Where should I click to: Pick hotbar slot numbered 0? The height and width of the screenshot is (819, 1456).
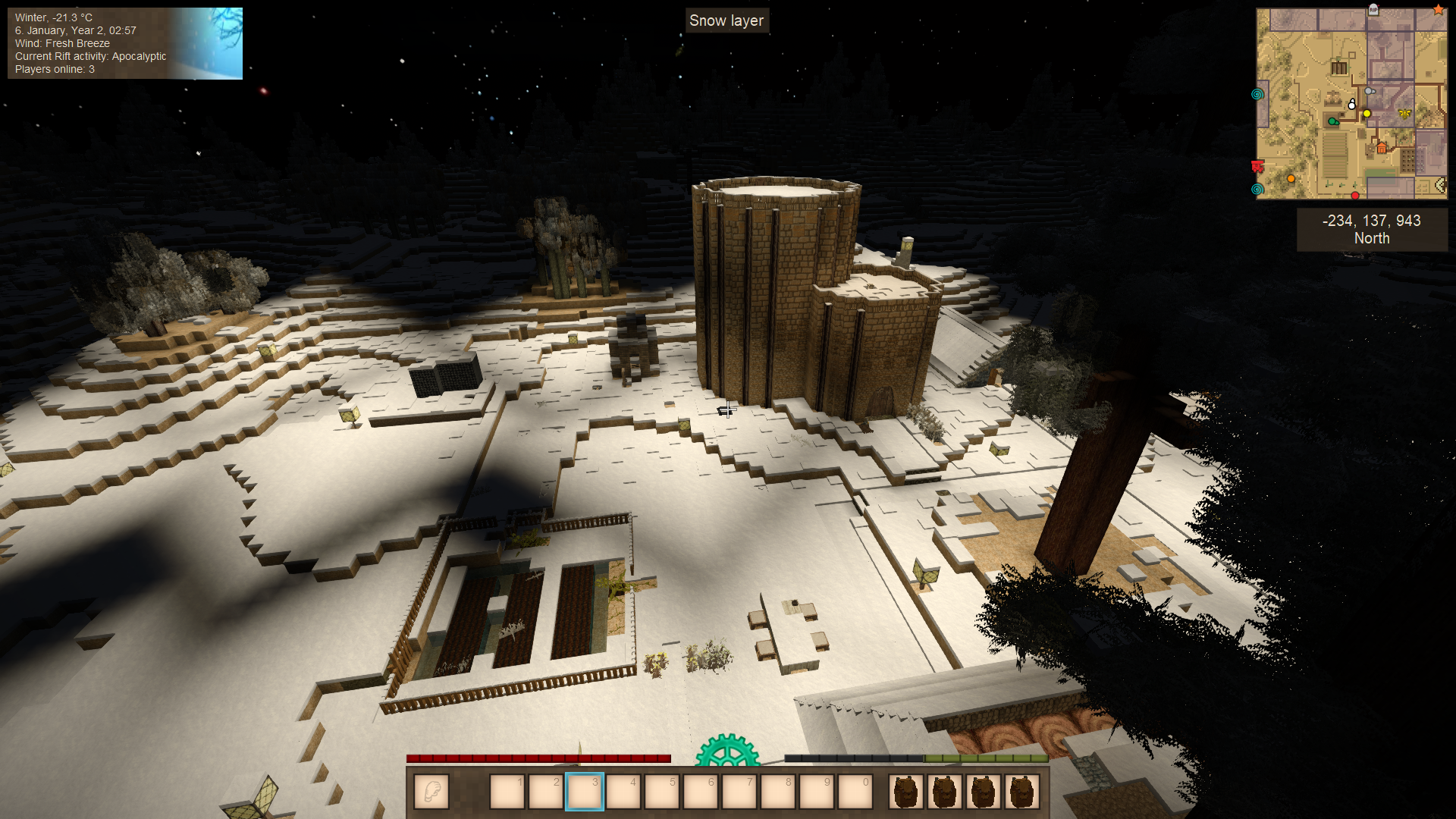tap(855, 792)
